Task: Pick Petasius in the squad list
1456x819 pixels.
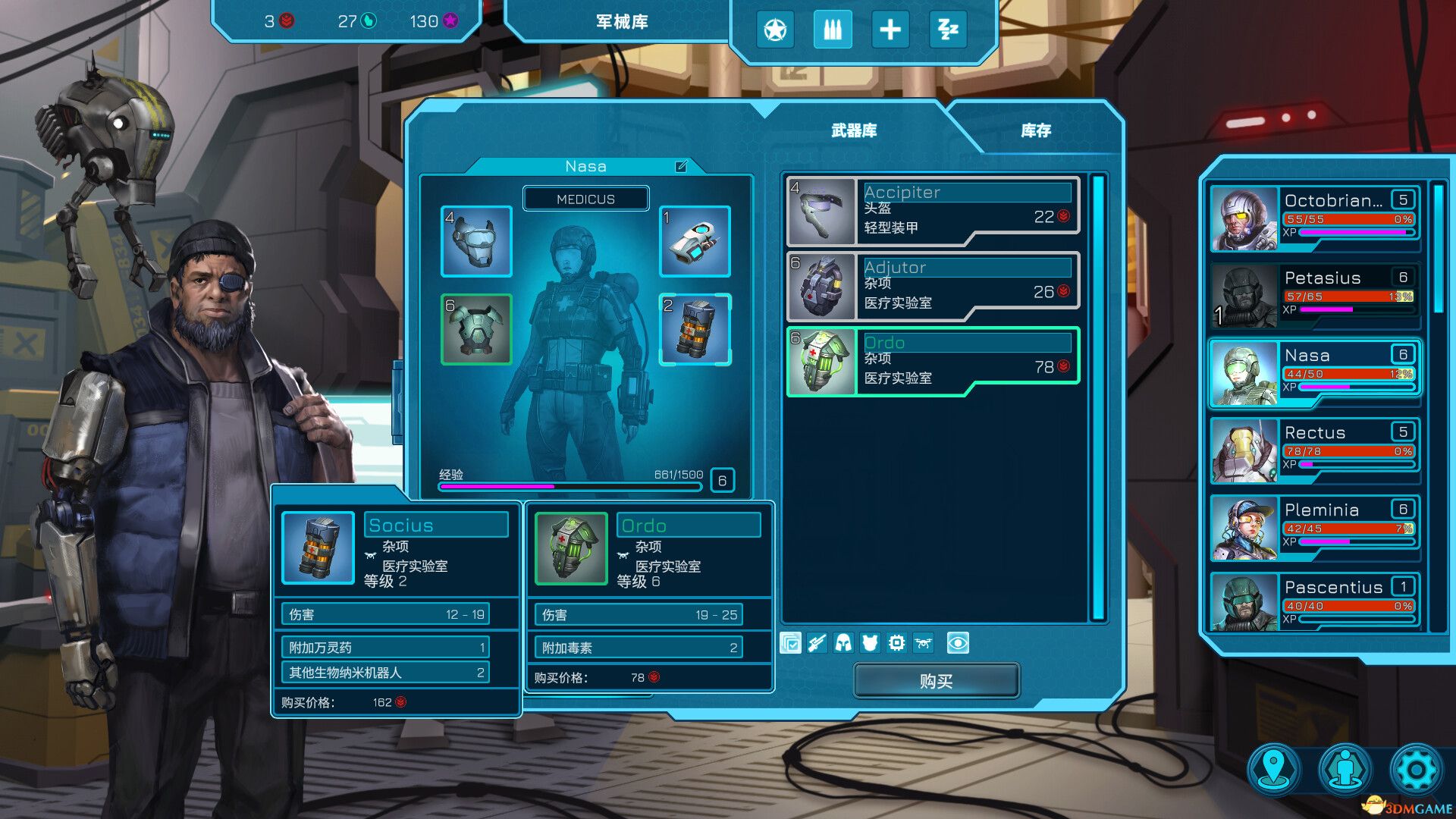Action: [1315, 296]
